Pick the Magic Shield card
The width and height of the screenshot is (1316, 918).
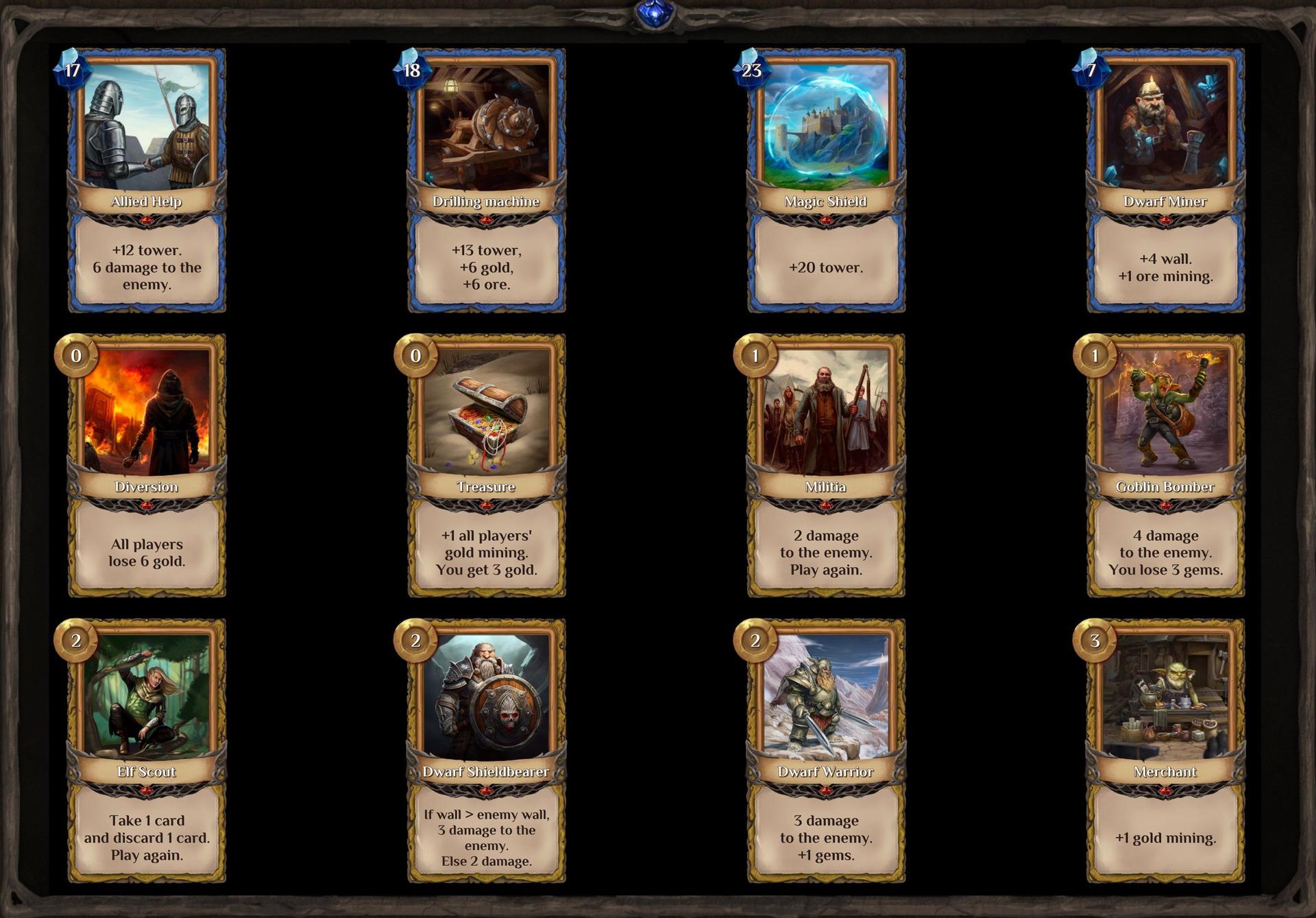coord(826,180)
